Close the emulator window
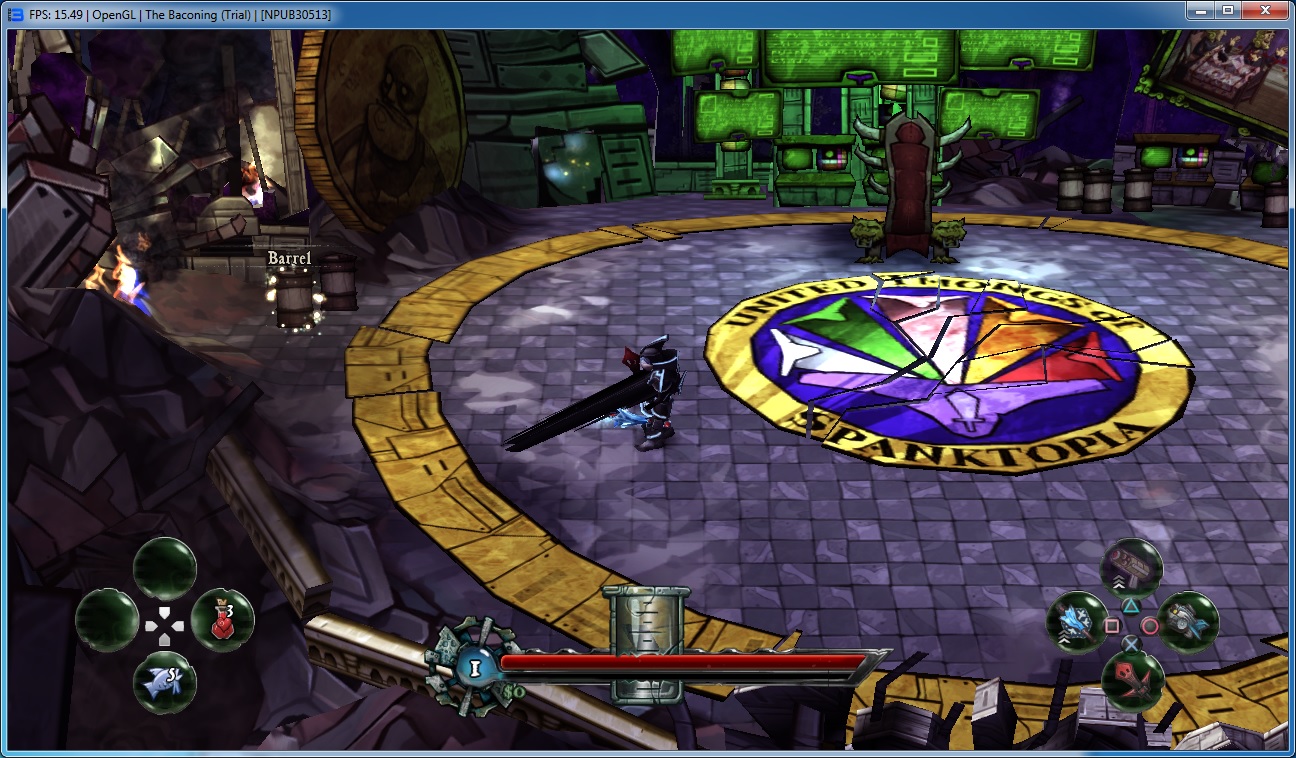The height and width of the screenshot is (758, 1296). [1265, 11]
